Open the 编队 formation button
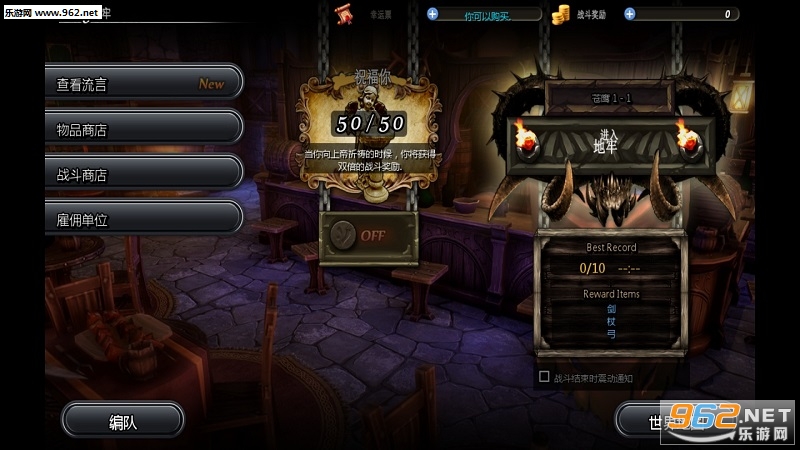 (x=122, y=421)
